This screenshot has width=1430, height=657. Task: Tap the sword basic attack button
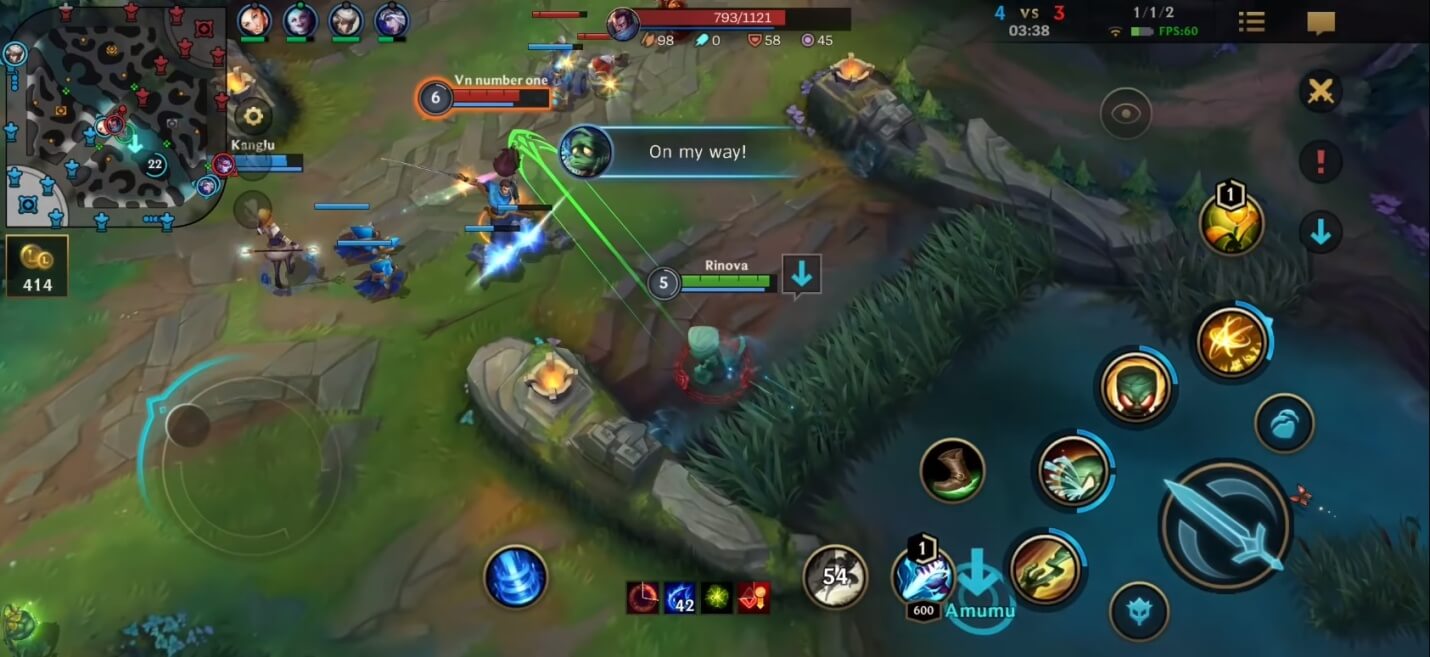click(x=1225, y=525)
